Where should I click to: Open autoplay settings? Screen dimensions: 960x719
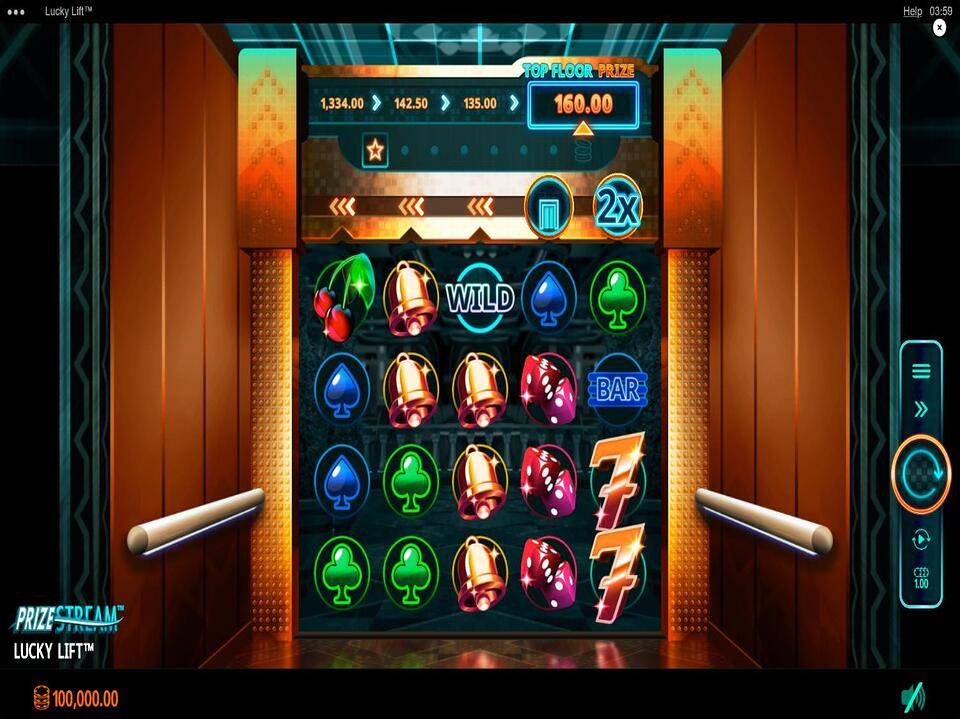[921, 540]
